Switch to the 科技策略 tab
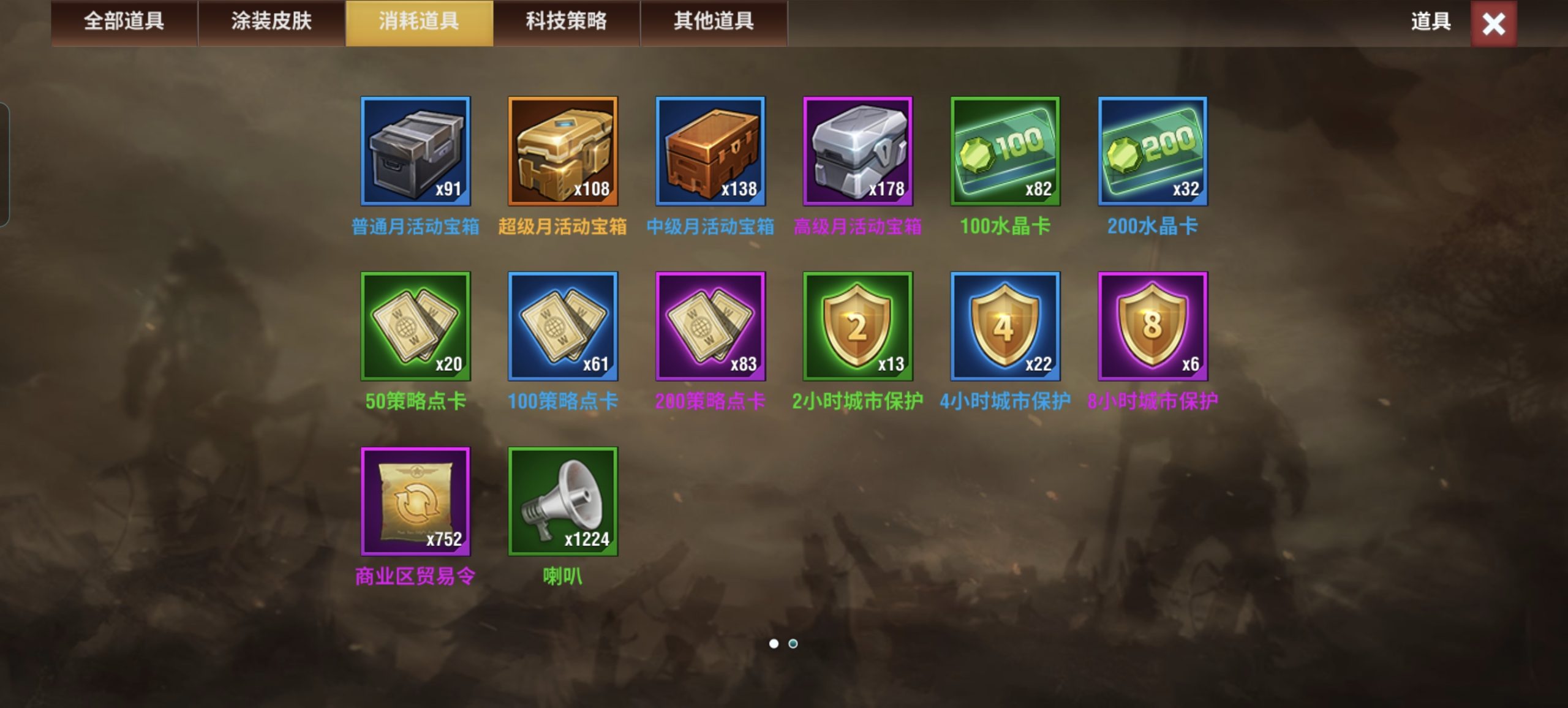This screenshot has height=708, width=1568. (x=565, y=23)
